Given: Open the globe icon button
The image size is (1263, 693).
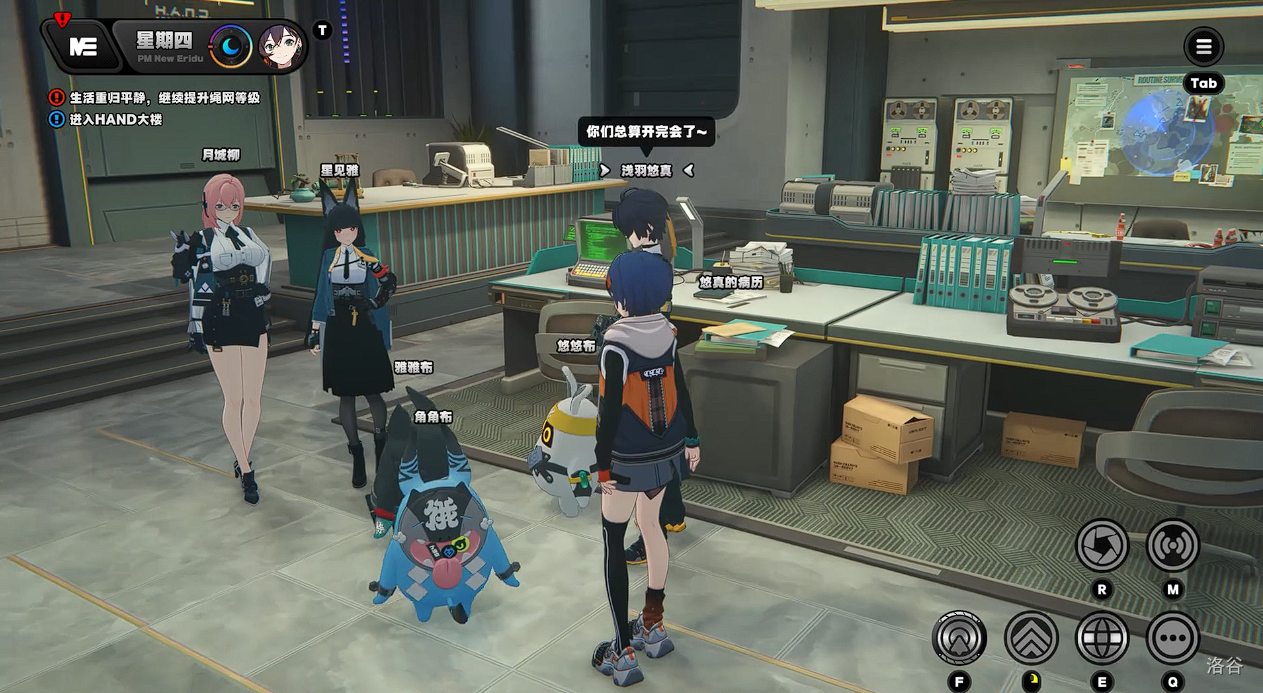Looking at the screenshot, I should click(1101, 638).
